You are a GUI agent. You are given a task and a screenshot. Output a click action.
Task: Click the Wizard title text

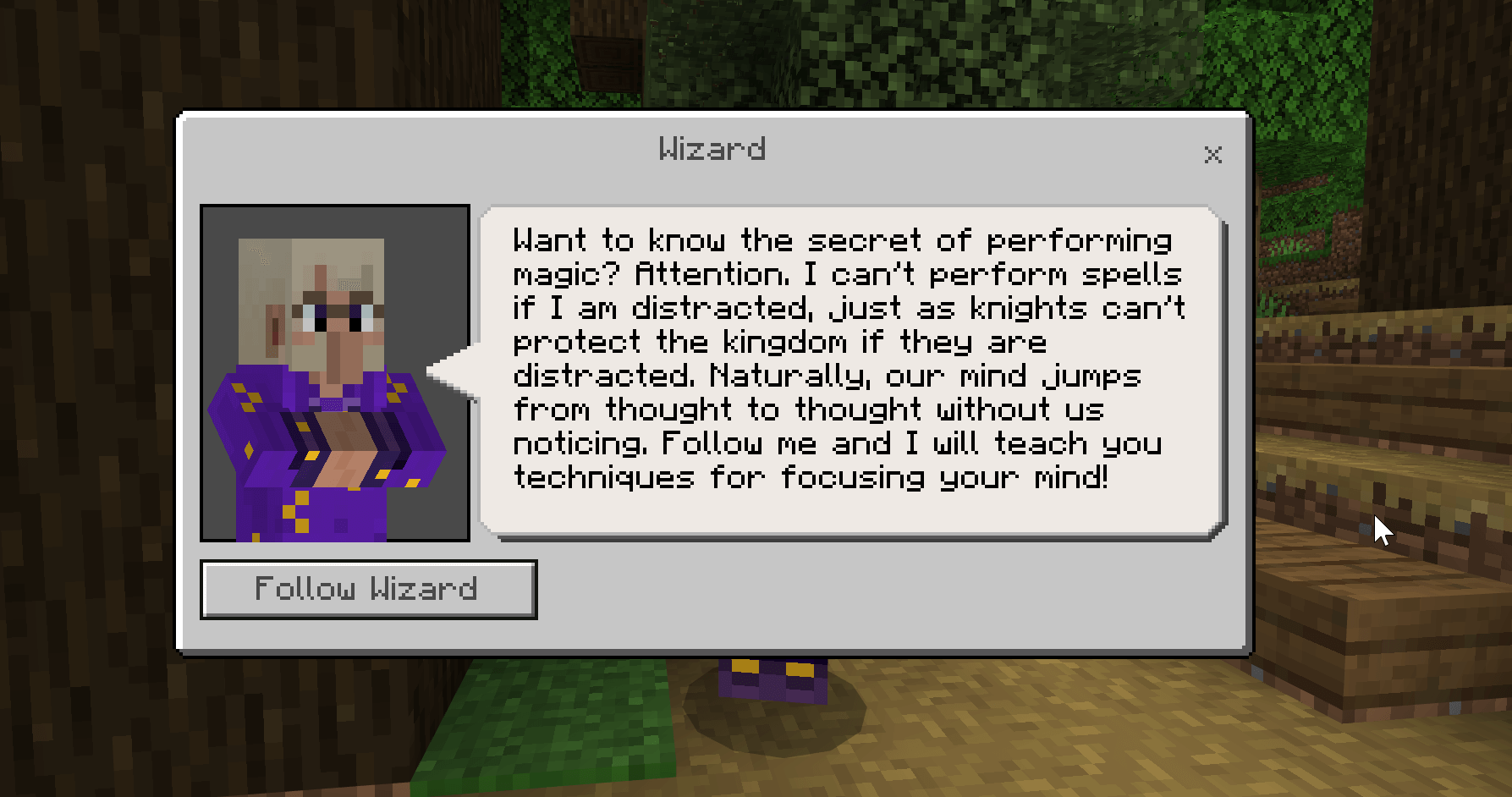[x=712, y=149]
